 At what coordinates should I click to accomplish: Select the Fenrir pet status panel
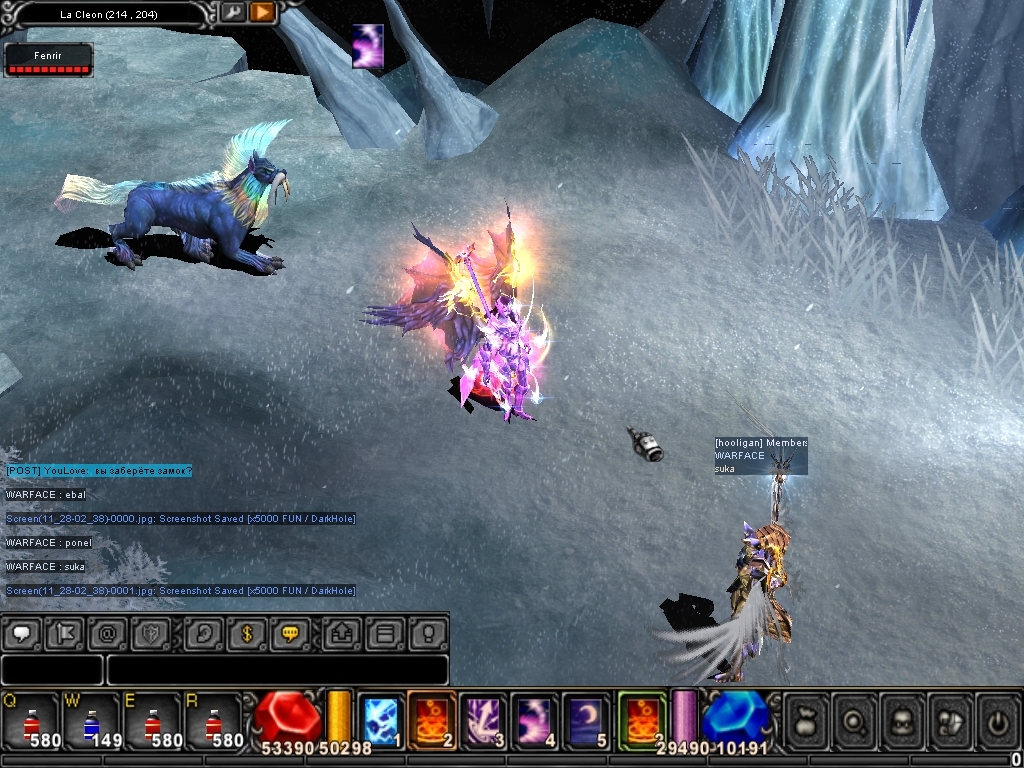pos(48,60)
